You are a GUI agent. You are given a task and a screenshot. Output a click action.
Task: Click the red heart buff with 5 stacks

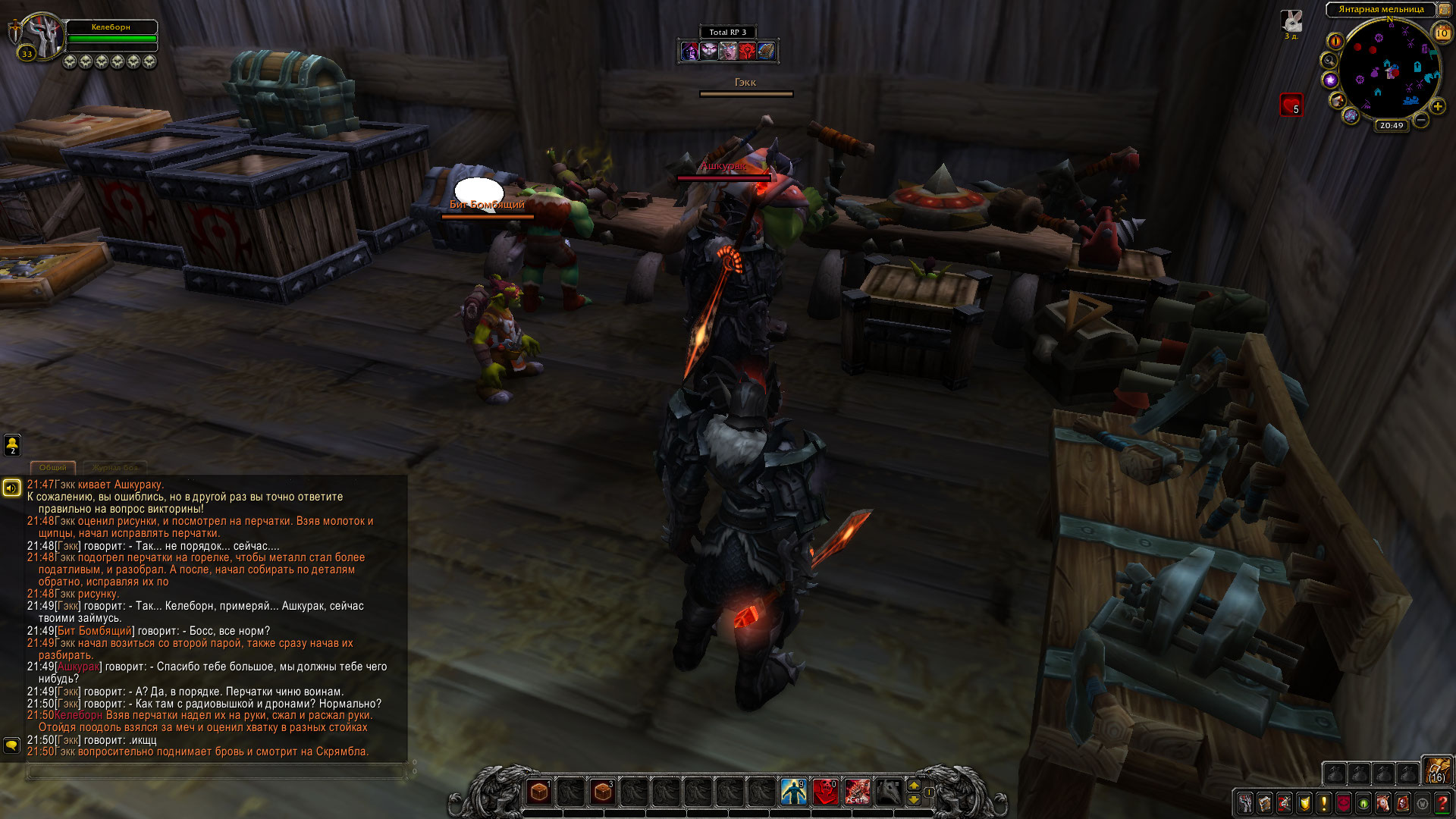point(1291,104)
